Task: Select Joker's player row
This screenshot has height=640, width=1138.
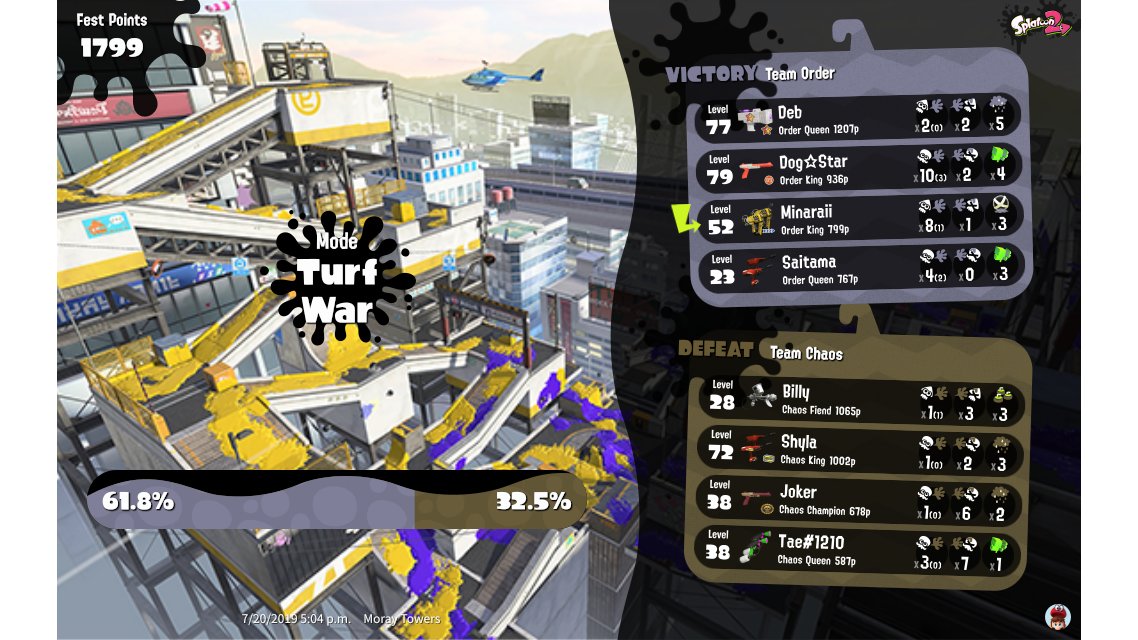Action: pyautogui.click(x=860, y=499)
